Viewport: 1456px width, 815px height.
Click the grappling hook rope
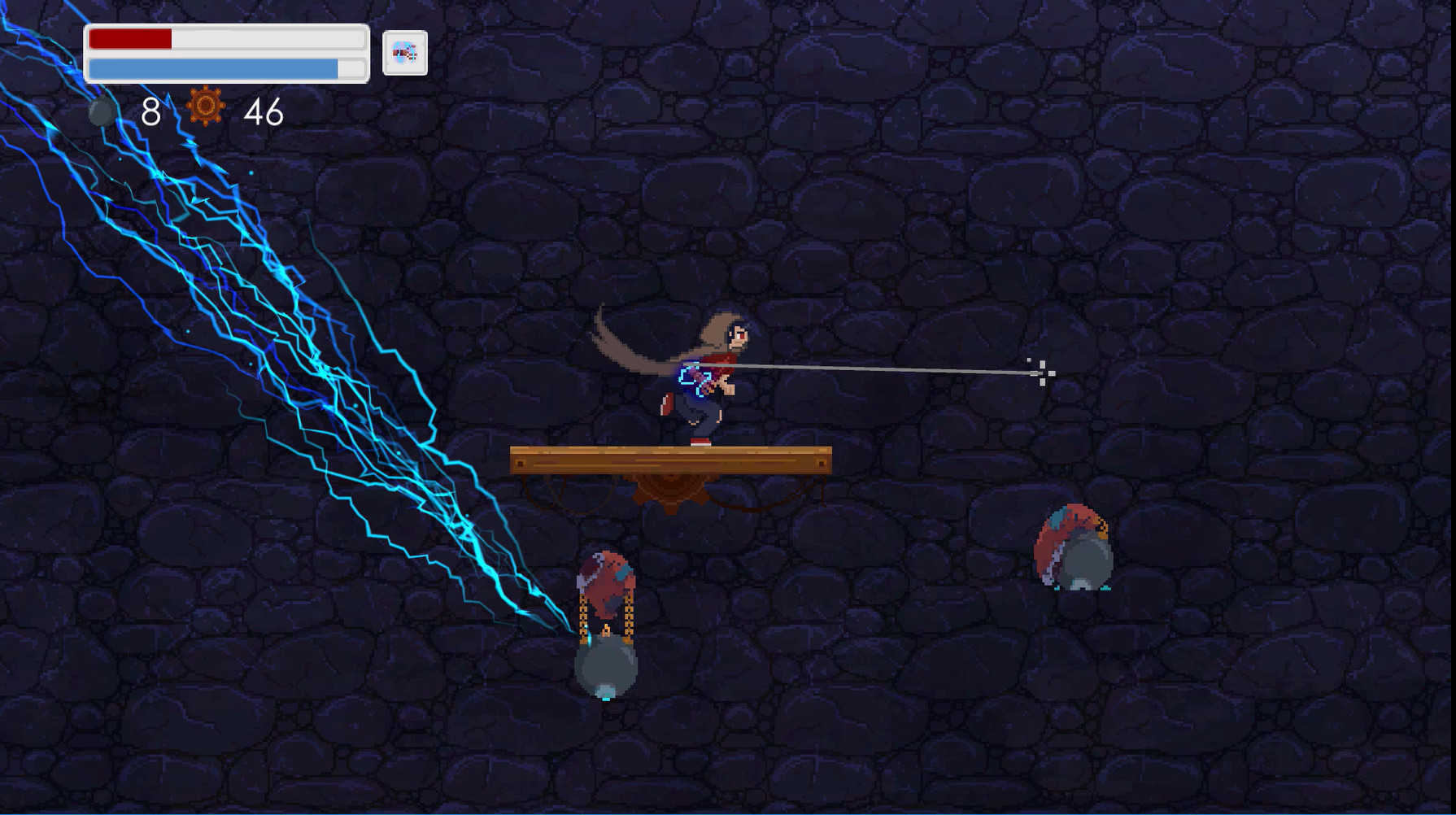pyautogui.click(x=878, y=370)
